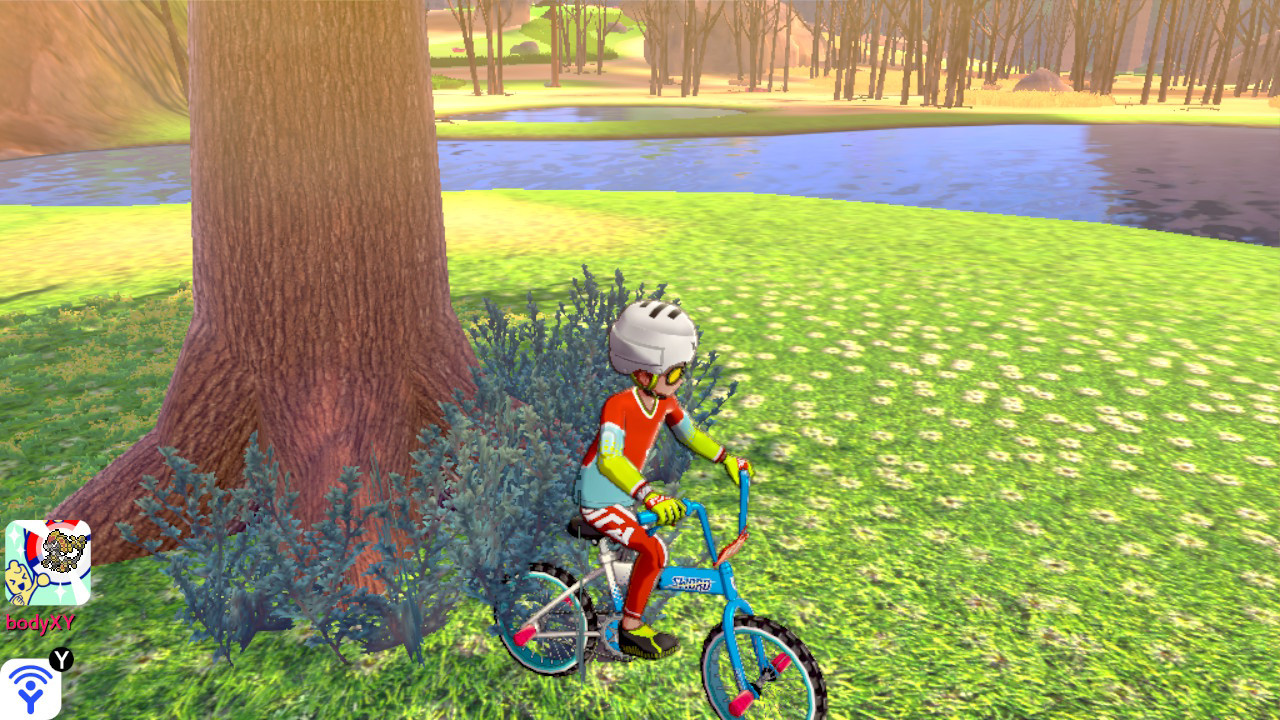Open the Y-Comm online menu
Image resolution: width=1280 pixels, height=720 pixels.
30,690
